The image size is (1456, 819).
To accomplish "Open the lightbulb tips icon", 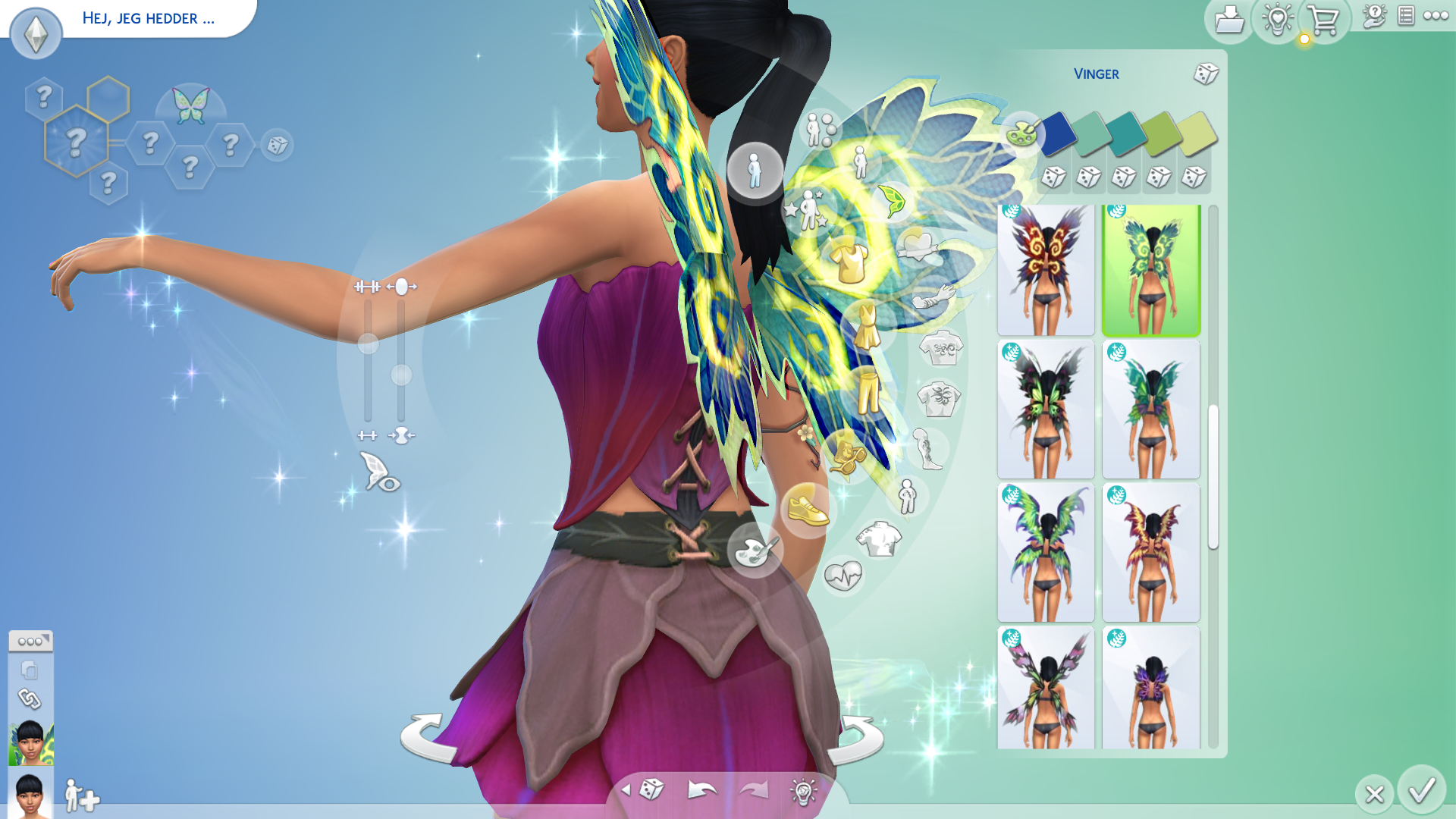I will [x=1277, y=20].
